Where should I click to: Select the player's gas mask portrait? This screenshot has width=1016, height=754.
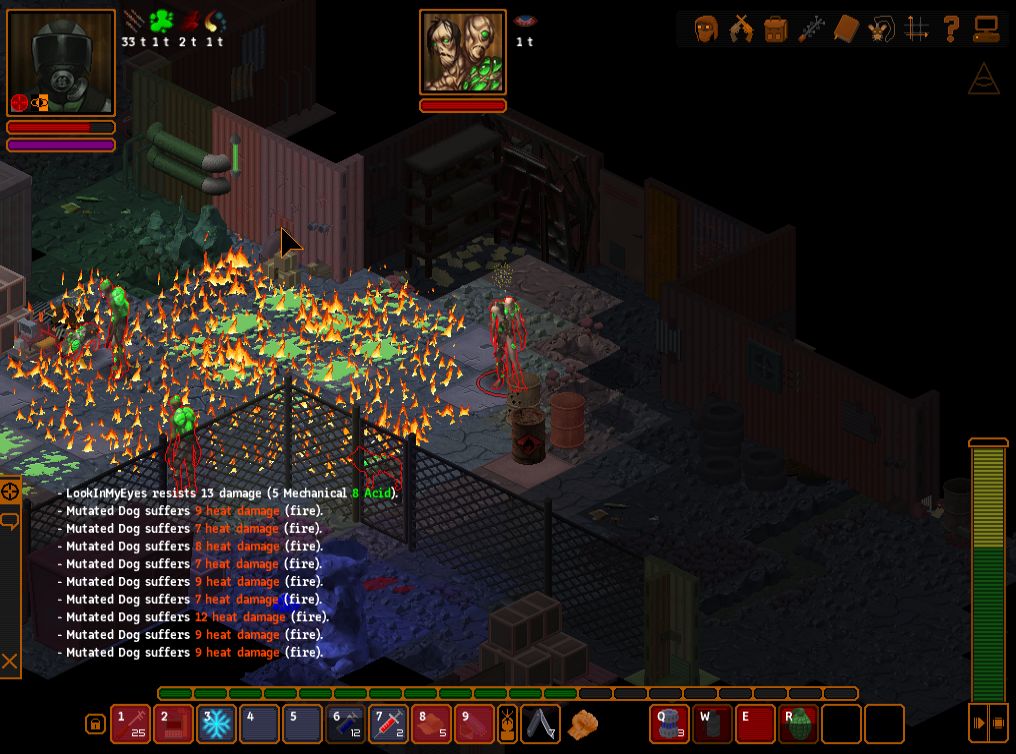60,63
